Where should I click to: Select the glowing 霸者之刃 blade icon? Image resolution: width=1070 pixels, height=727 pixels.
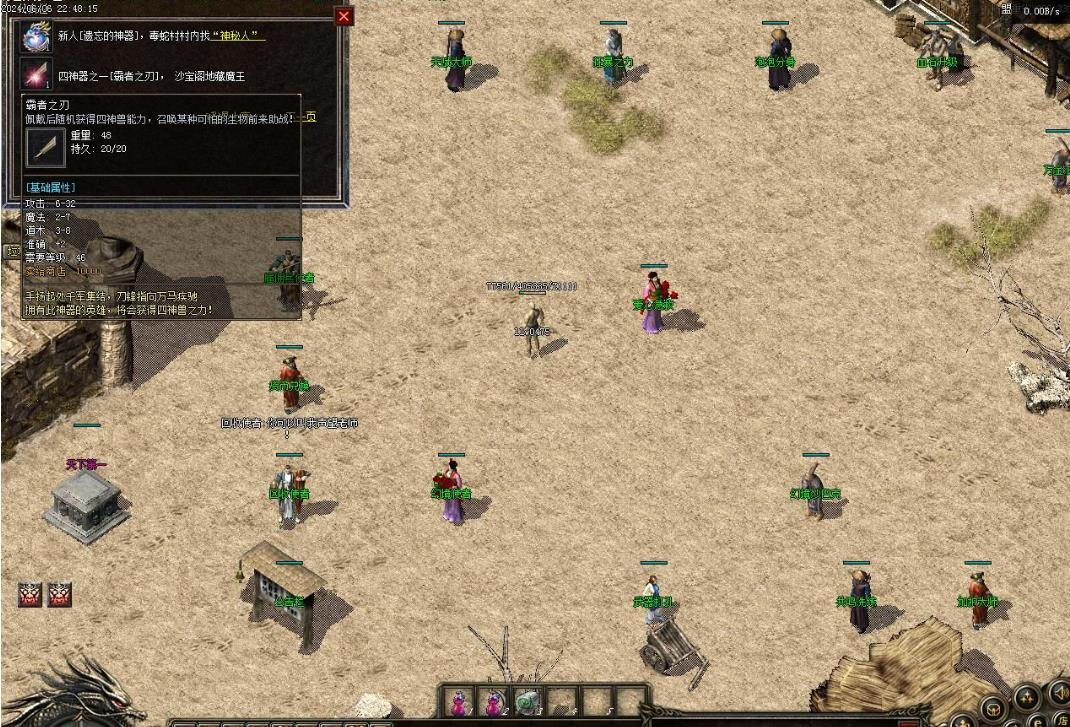click(37, 75)
